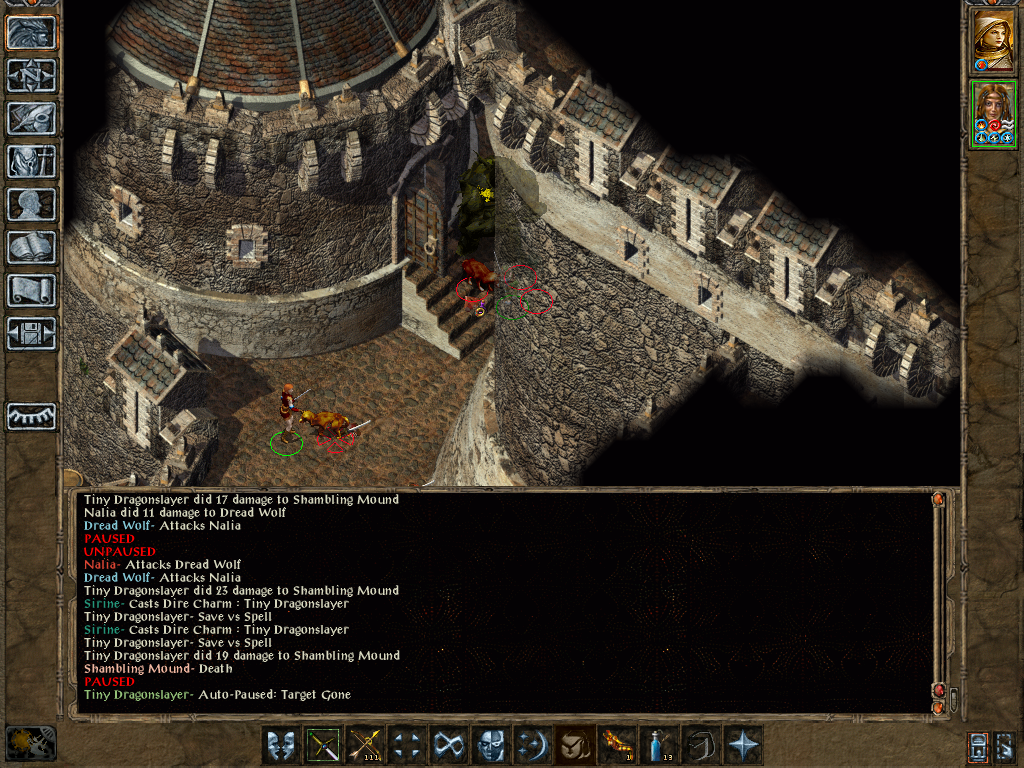Screen dimensions: 1024x768
Task: Open special abilities star button
Action: tap(742, 745)
